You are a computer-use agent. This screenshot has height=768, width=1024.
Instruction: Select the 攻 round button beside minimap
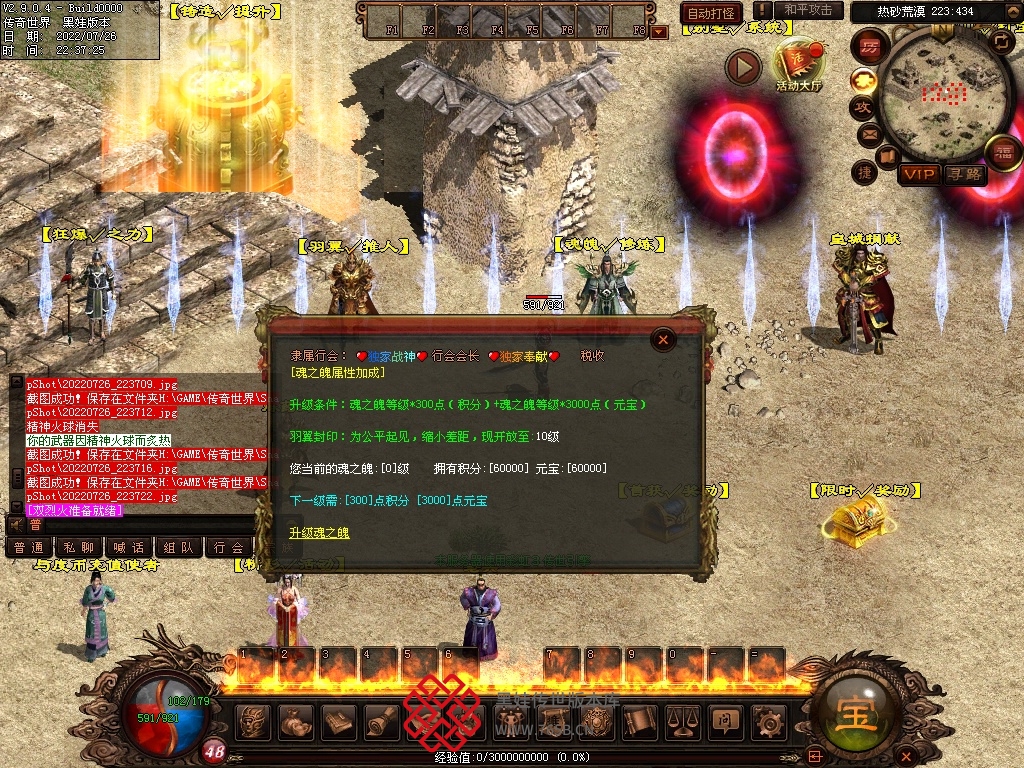click(x=863, y=107)
